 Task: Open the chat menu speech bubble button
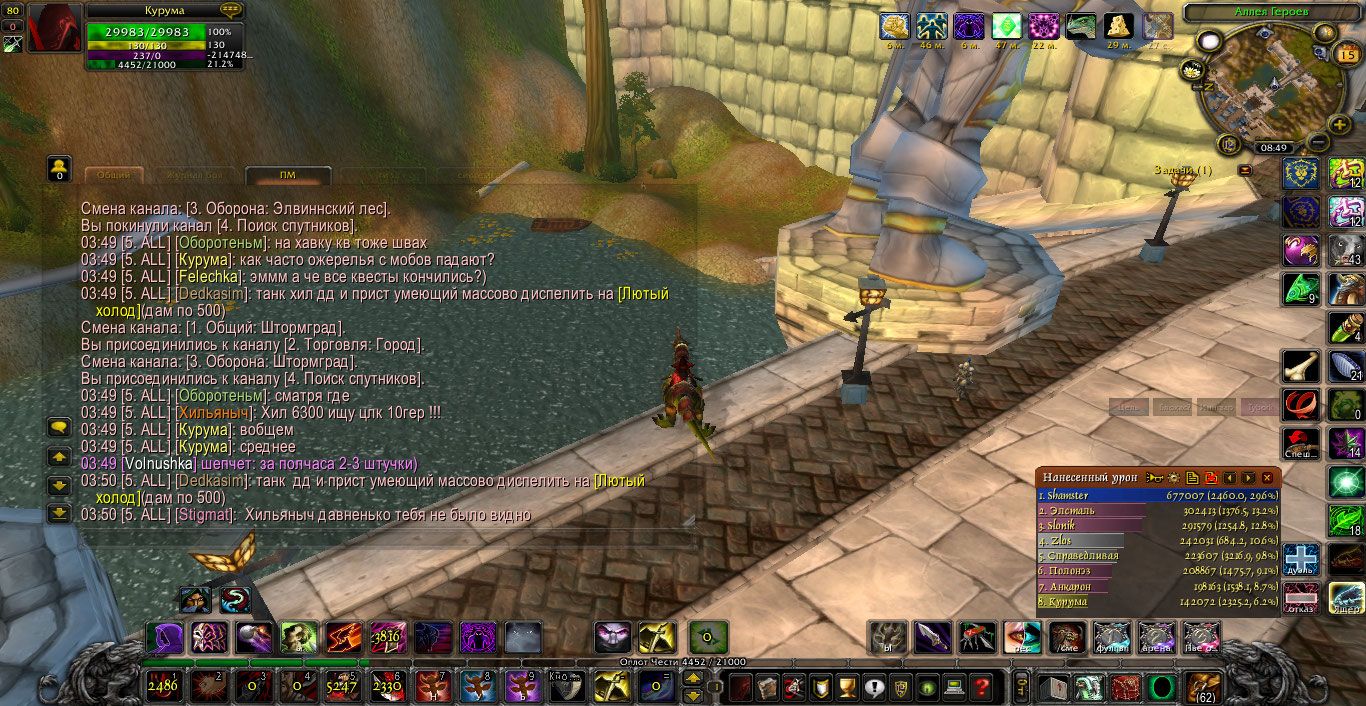point(60,426)
